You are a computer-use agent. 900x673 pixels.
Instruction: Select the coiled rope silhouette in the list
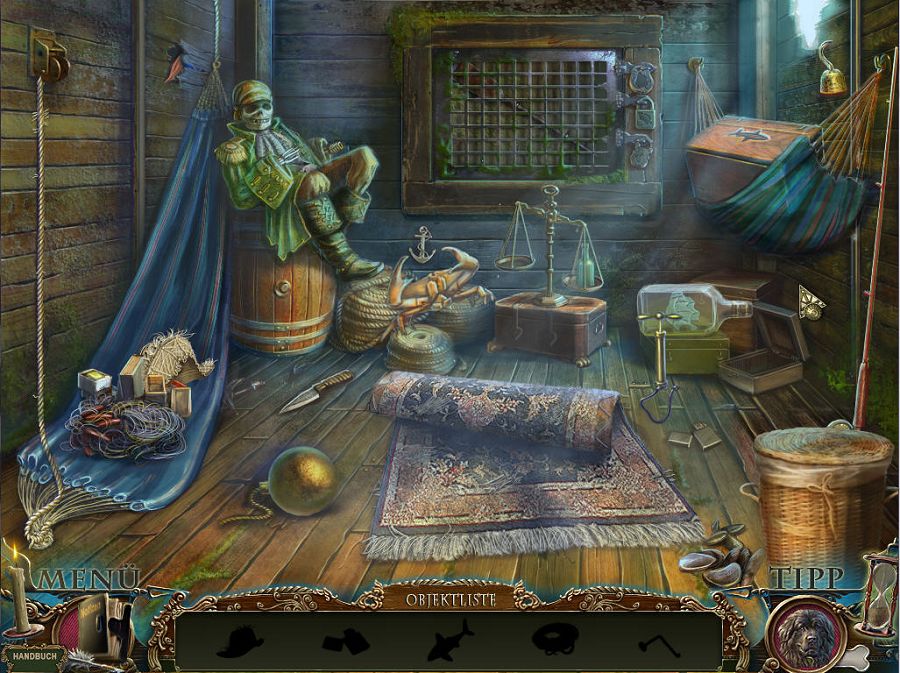click(554, 640)
